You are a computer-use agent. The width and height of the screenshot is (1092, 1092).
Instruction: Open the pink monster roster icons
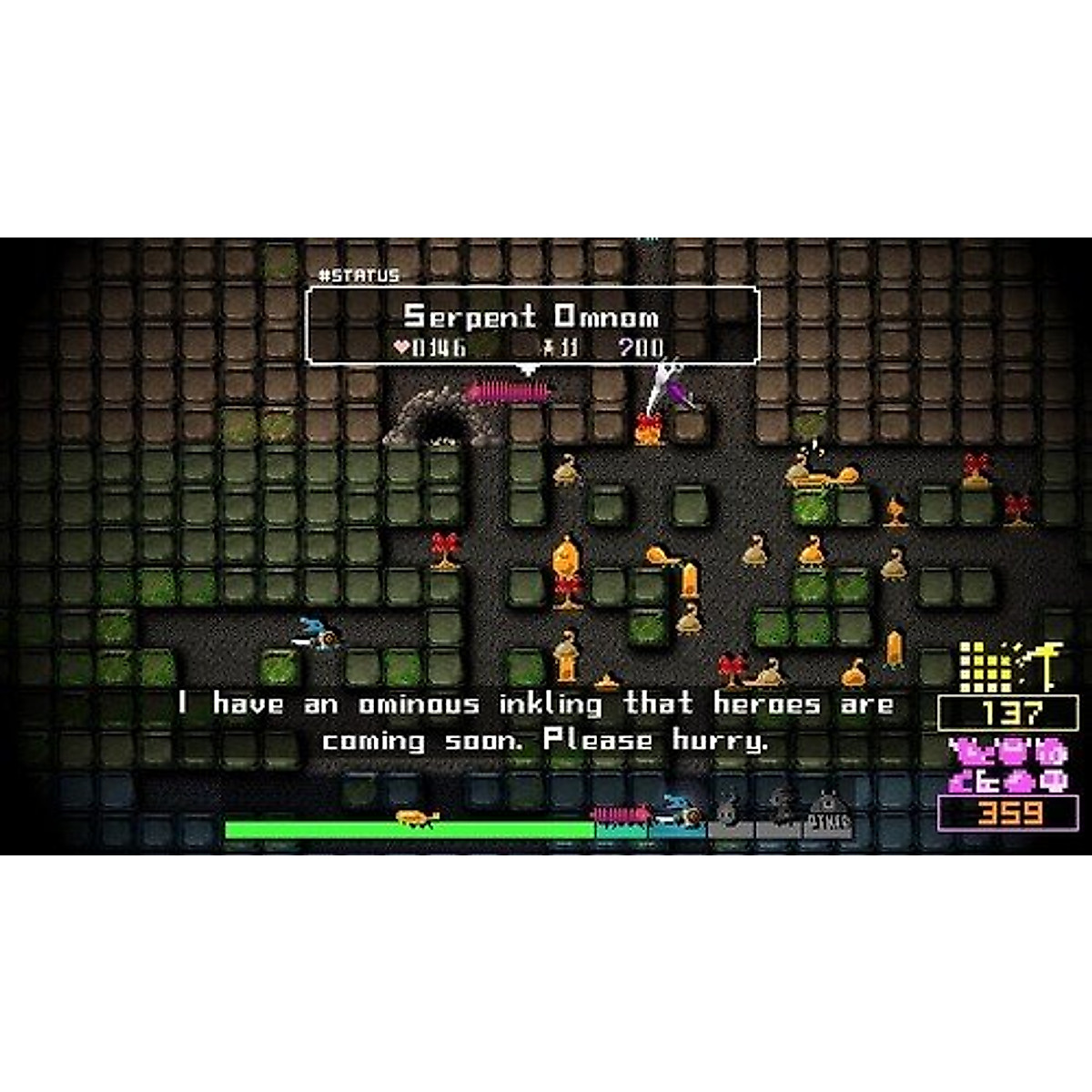1006,765
